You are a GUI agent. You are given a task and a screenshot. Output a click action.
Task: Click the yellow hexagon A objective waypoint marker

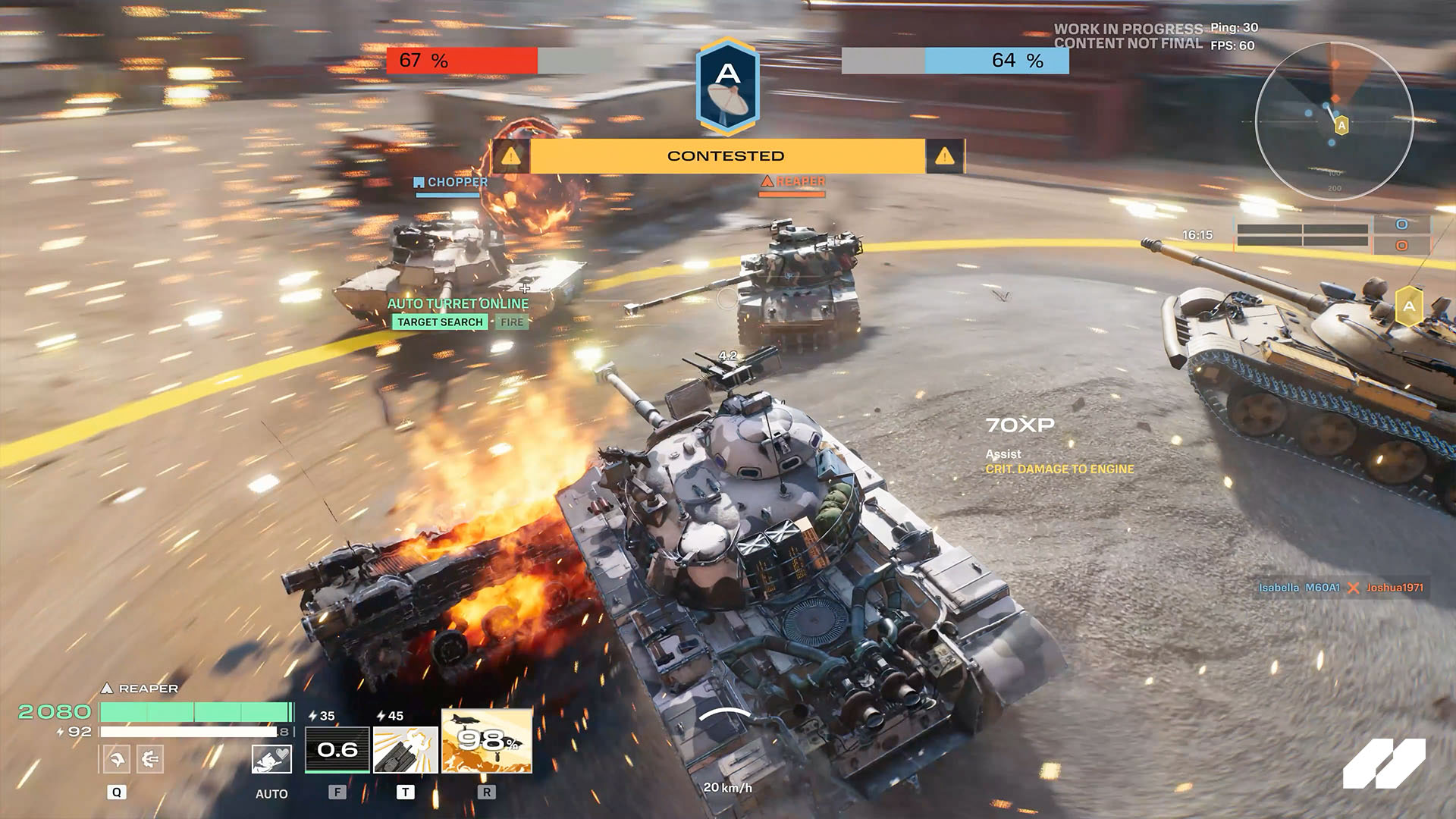[1408, 306]
